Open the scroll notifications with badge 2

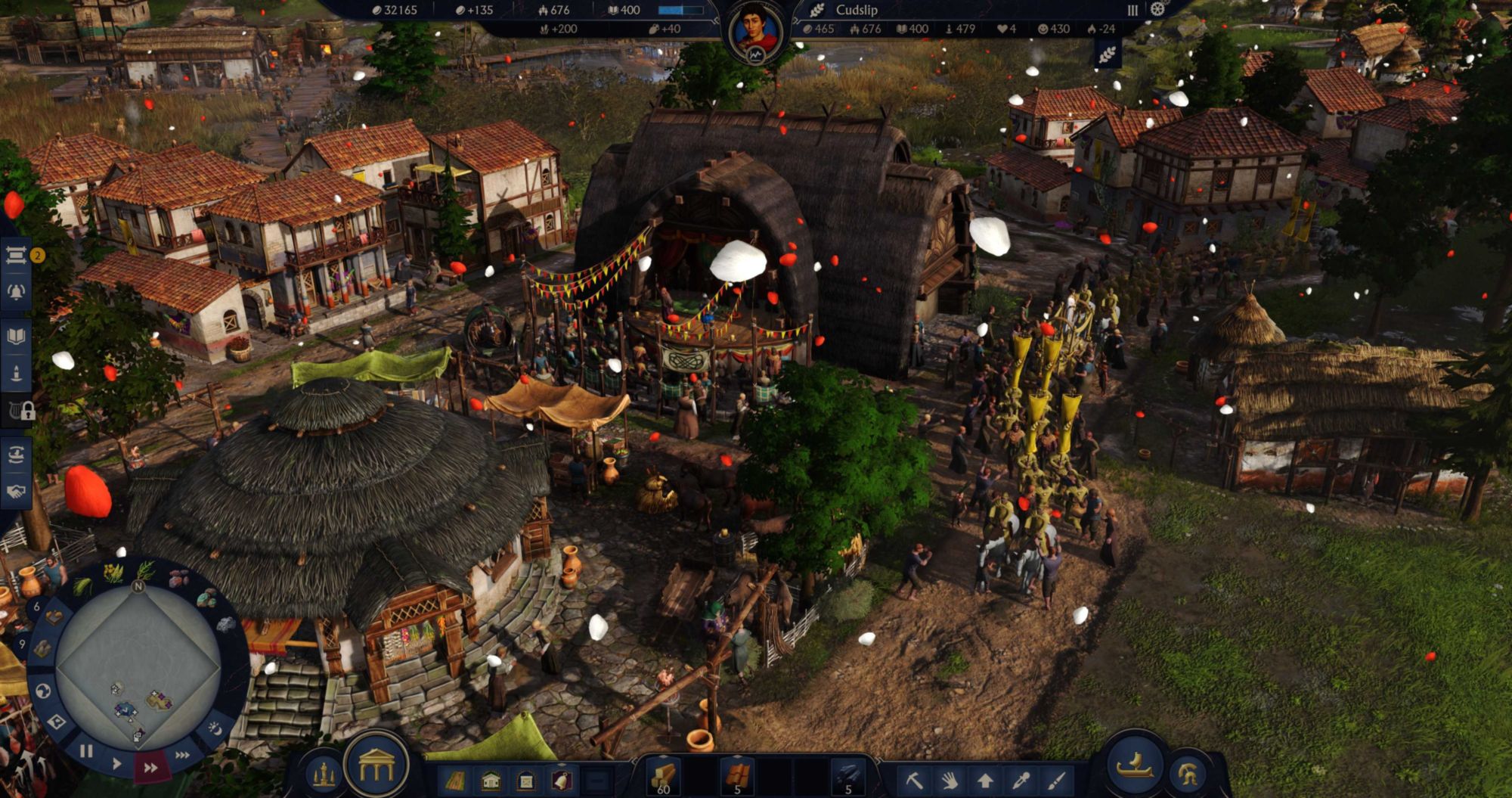coord(17,256)
